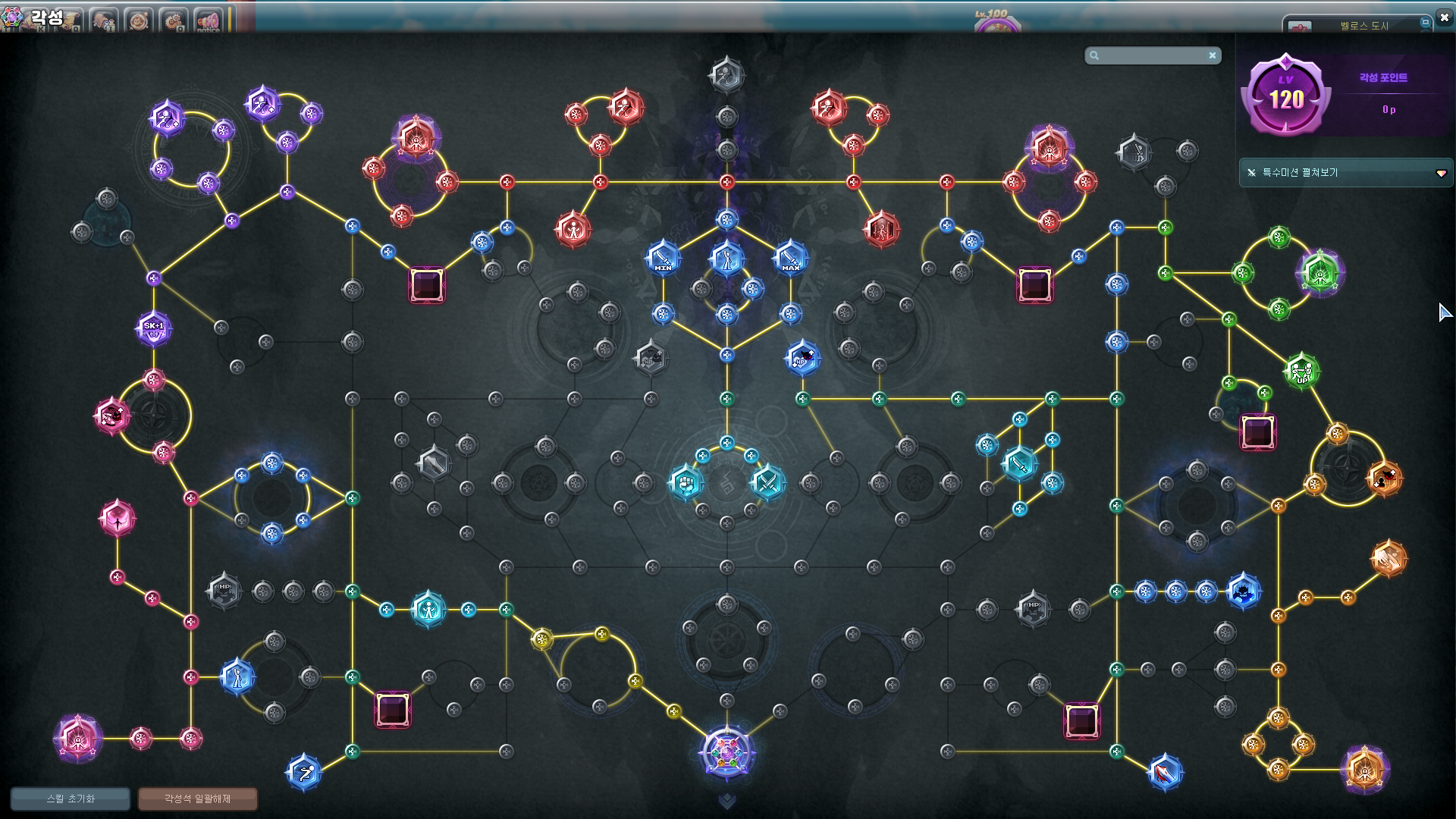Pick the grey locked shield node
The image size is (1456, 819).
(434, 463)
